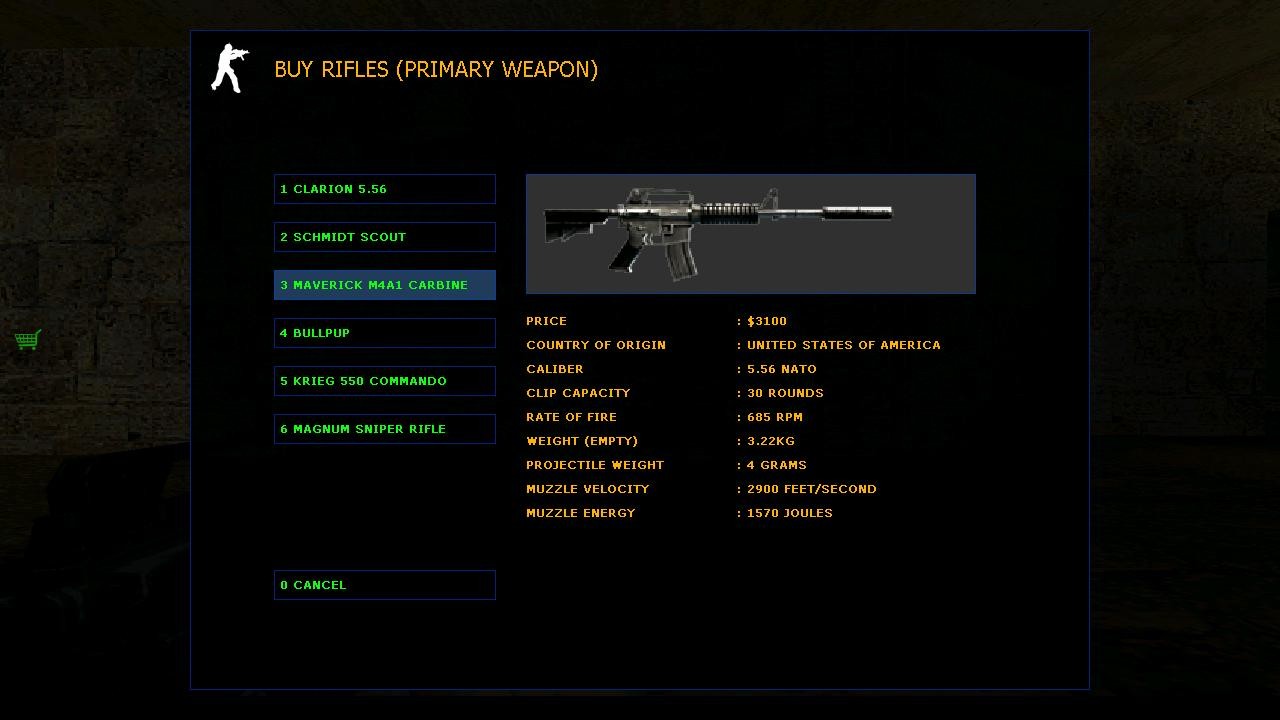Click the PRICE label
1280x720 pixels.
pos(546,321)
